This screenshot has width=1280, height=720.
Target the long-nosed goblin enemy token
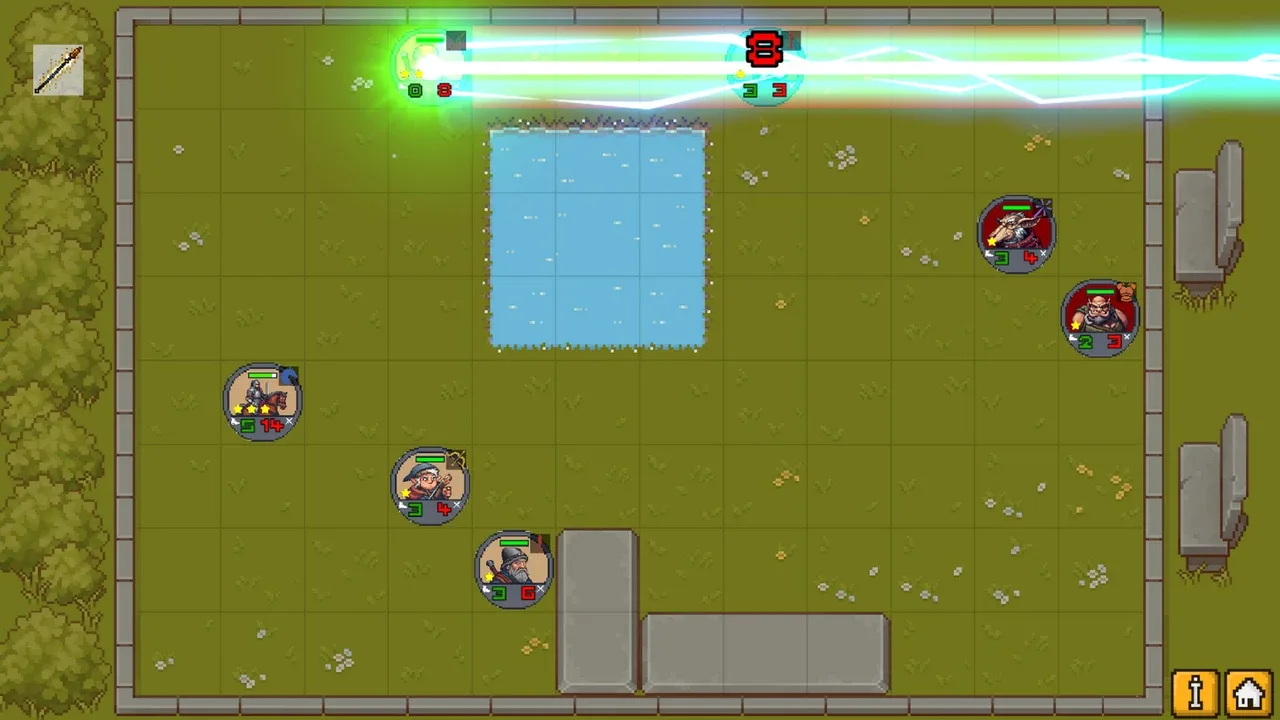[1016, 233]
